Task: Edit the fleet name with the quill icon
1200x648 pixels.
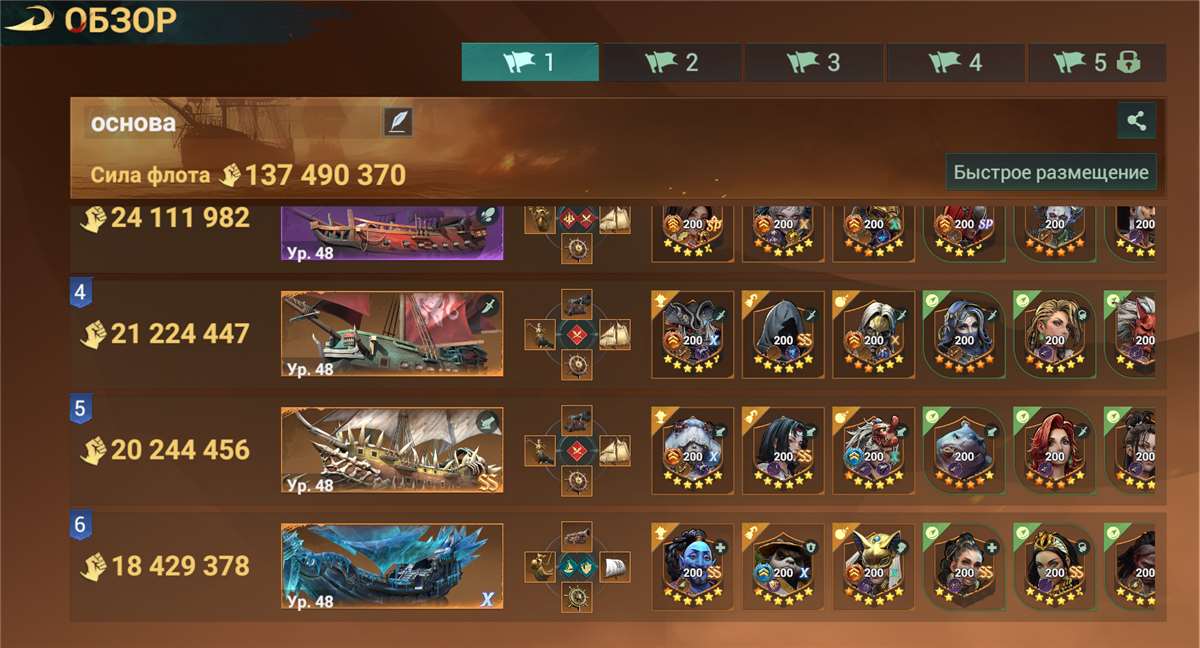Action: [x=397, y=122]
